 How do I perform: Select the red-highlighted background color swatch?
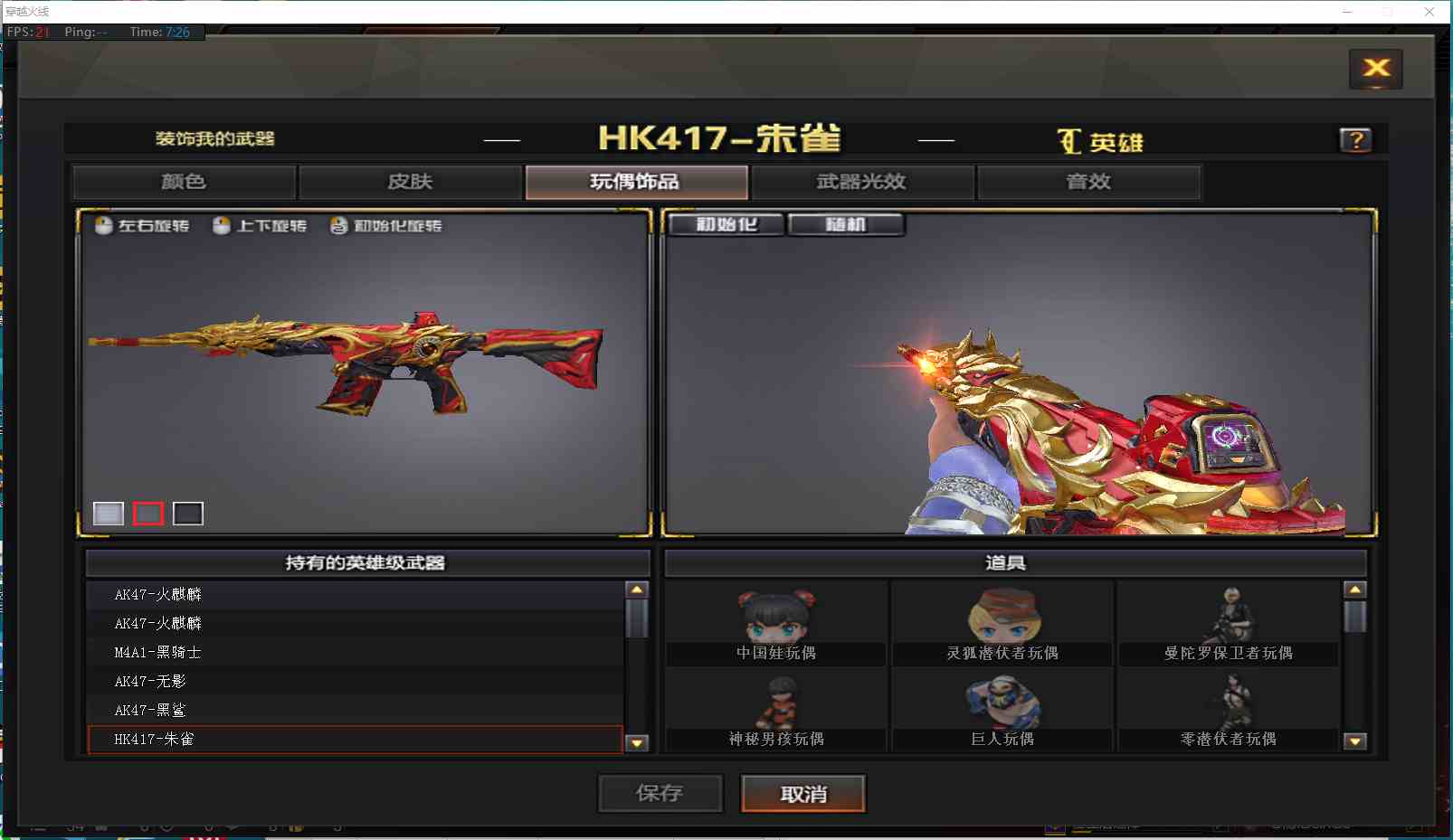pyautogui.click(x=148, y=513)
